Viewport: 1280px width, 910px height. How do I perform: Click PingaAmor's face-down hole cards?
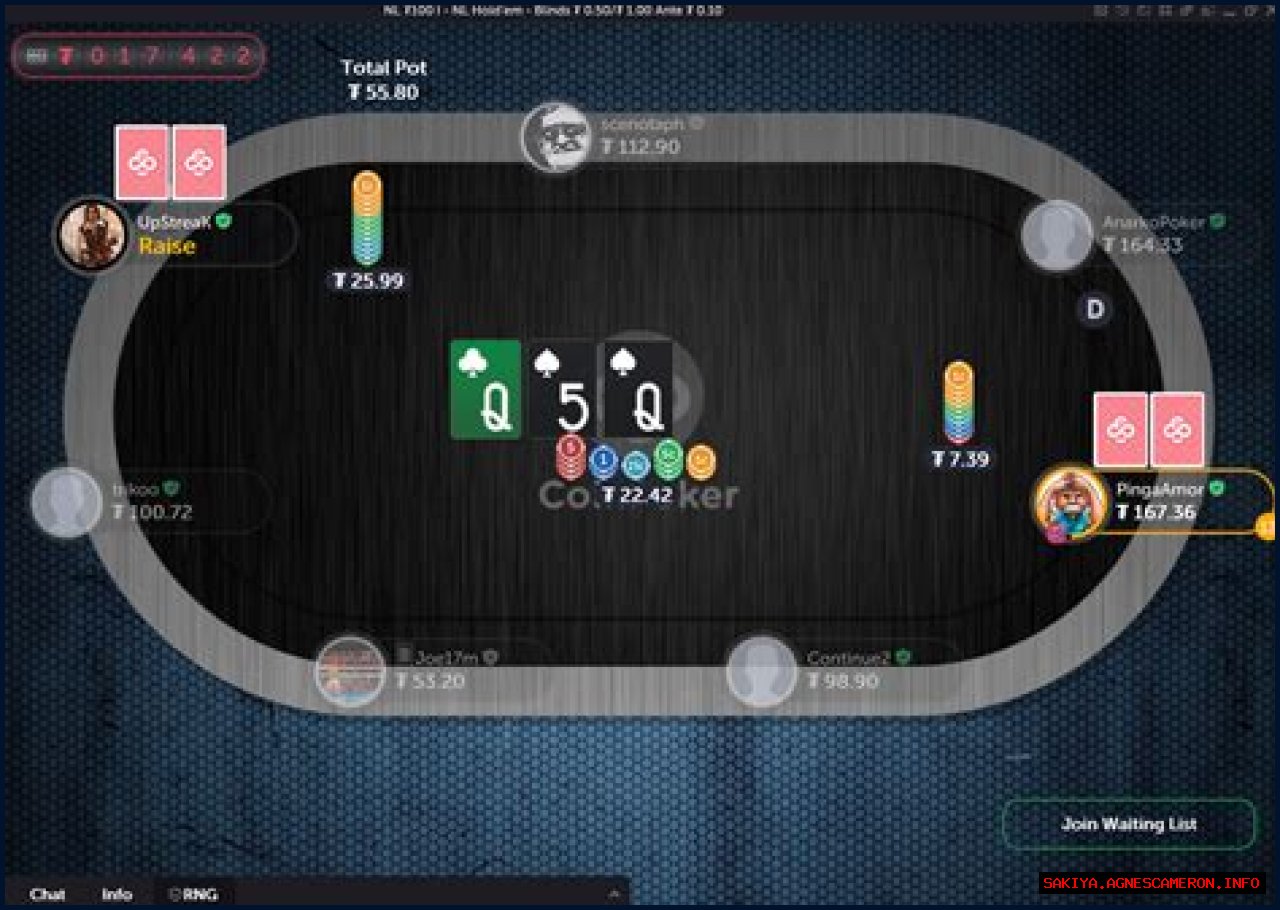click(x=1148, y=430)
